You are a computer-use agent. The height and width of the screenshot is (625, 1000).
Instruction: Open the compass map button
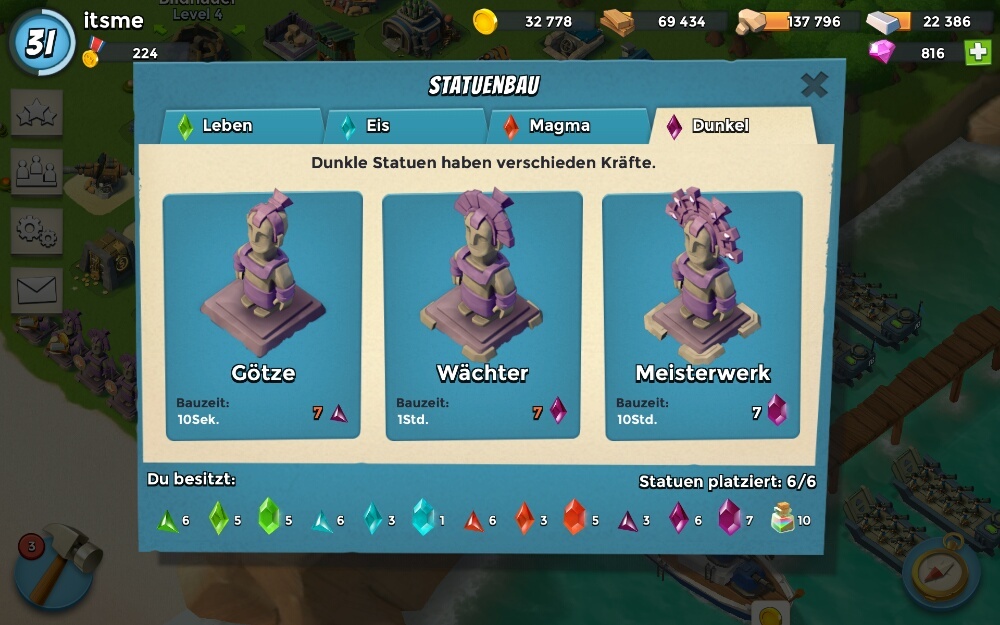(940, 572)
